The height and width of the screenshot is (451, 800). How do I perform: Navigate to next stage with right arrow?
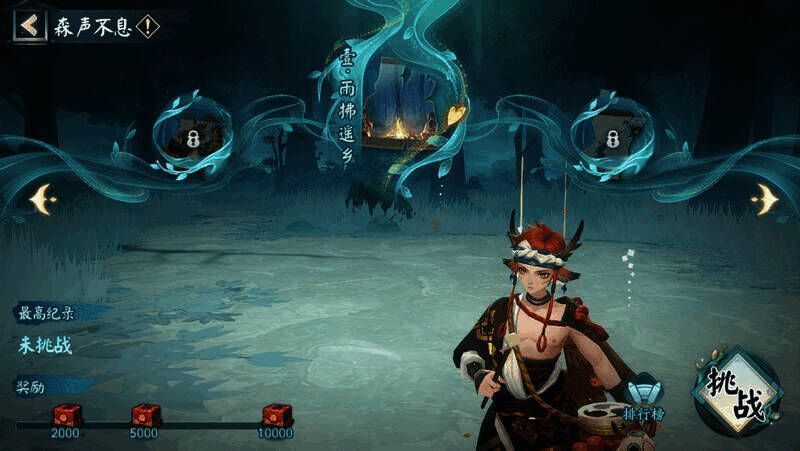click(x=765, y=199)
